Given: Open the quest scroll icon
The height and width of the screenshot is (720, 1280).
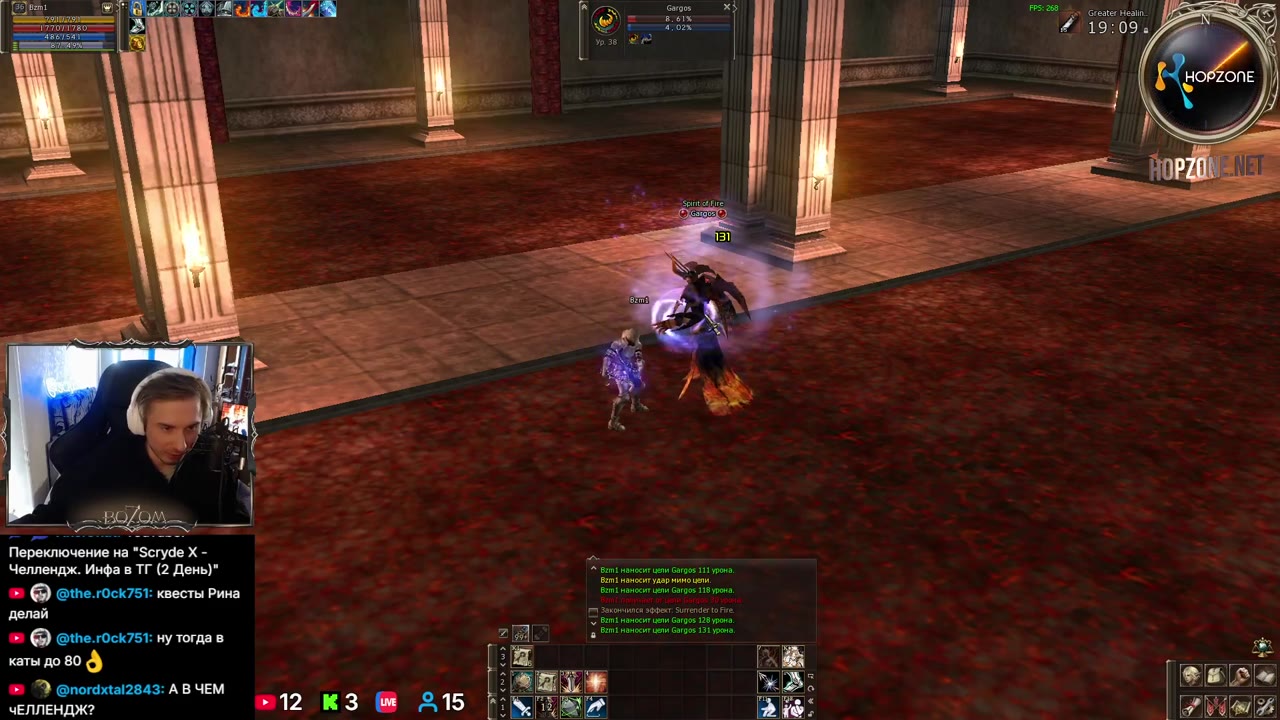Looking at the screenshot, I should (1190, 706).
